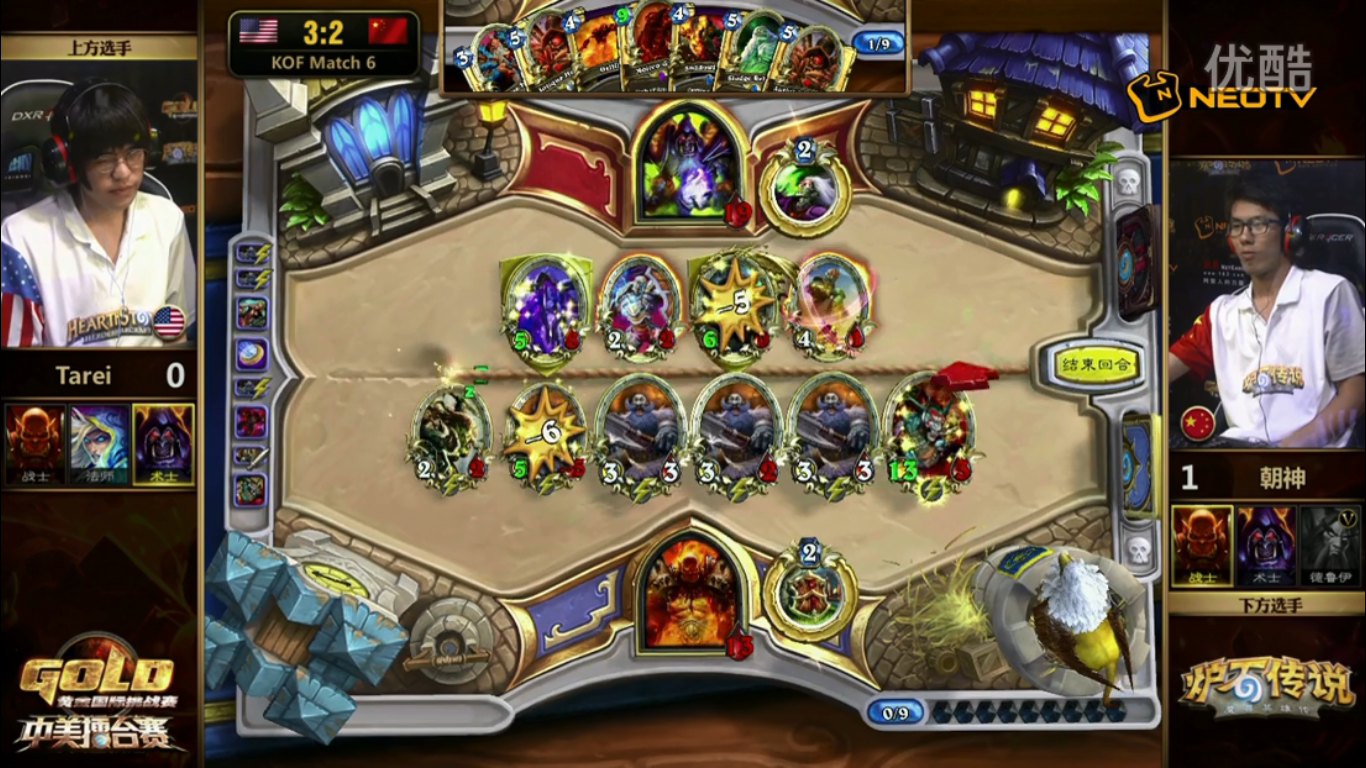Viewport: 1366px width, 768px height.
Task: Select the Garrosh warrior hero portrait
Action: [689, 590]
